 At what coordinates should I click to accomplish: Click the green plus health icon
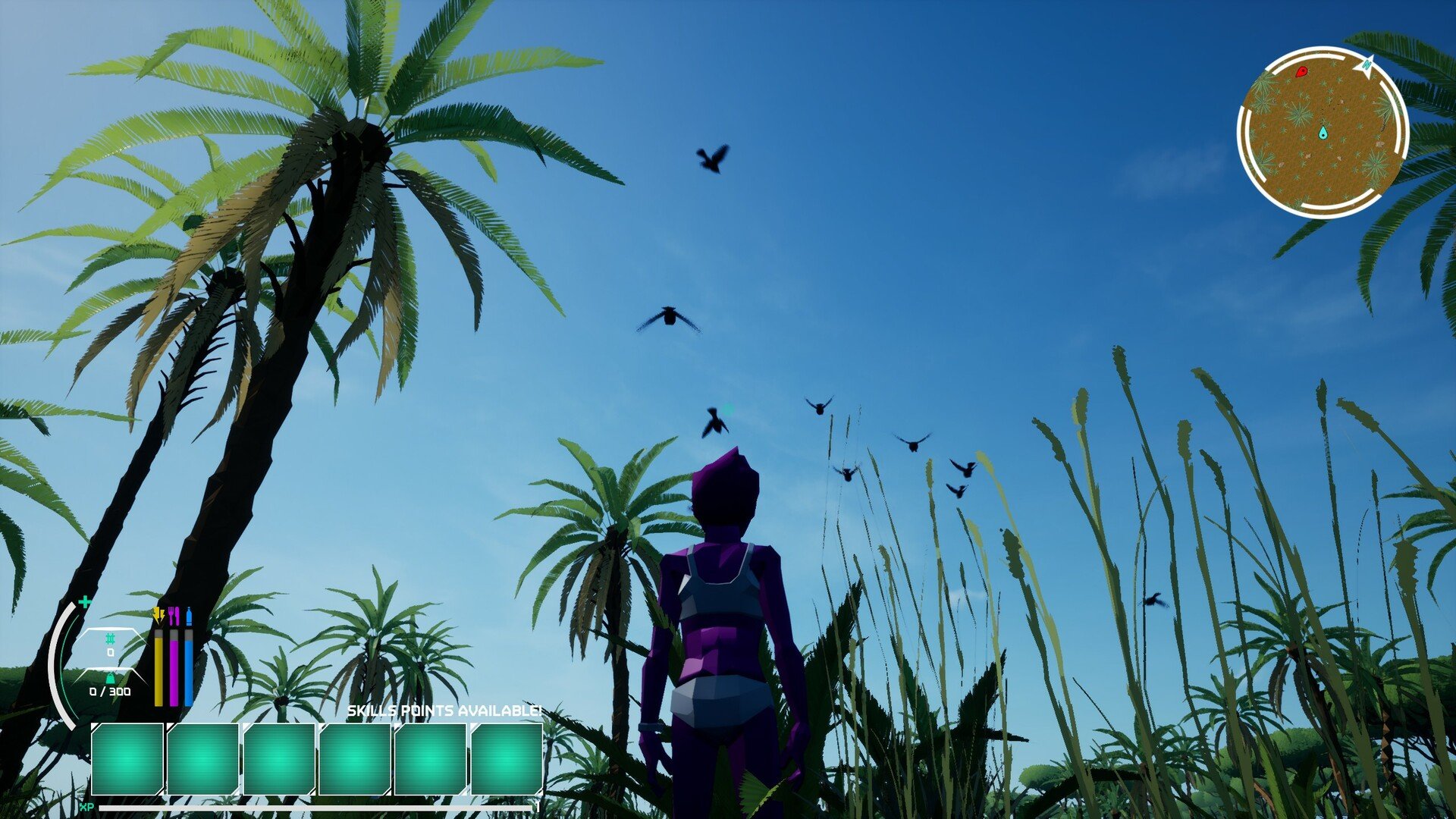tap(85, 602)
